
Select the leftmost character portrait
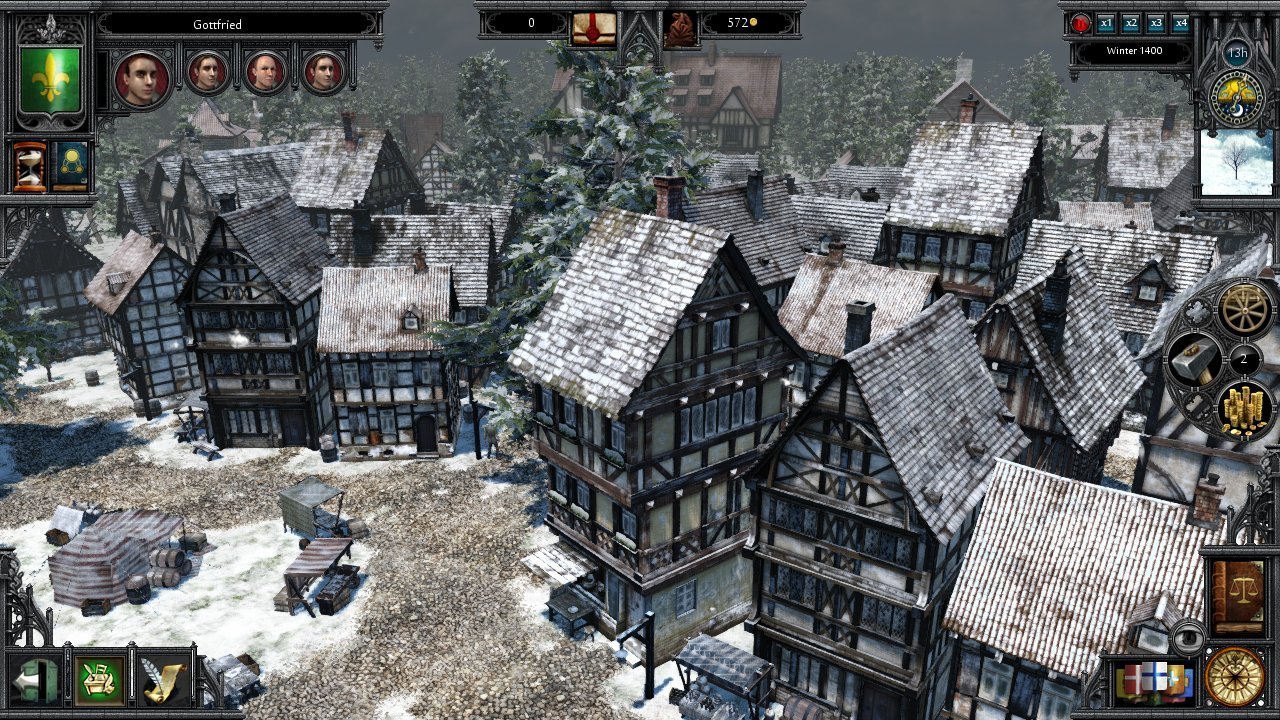point(143,76)
